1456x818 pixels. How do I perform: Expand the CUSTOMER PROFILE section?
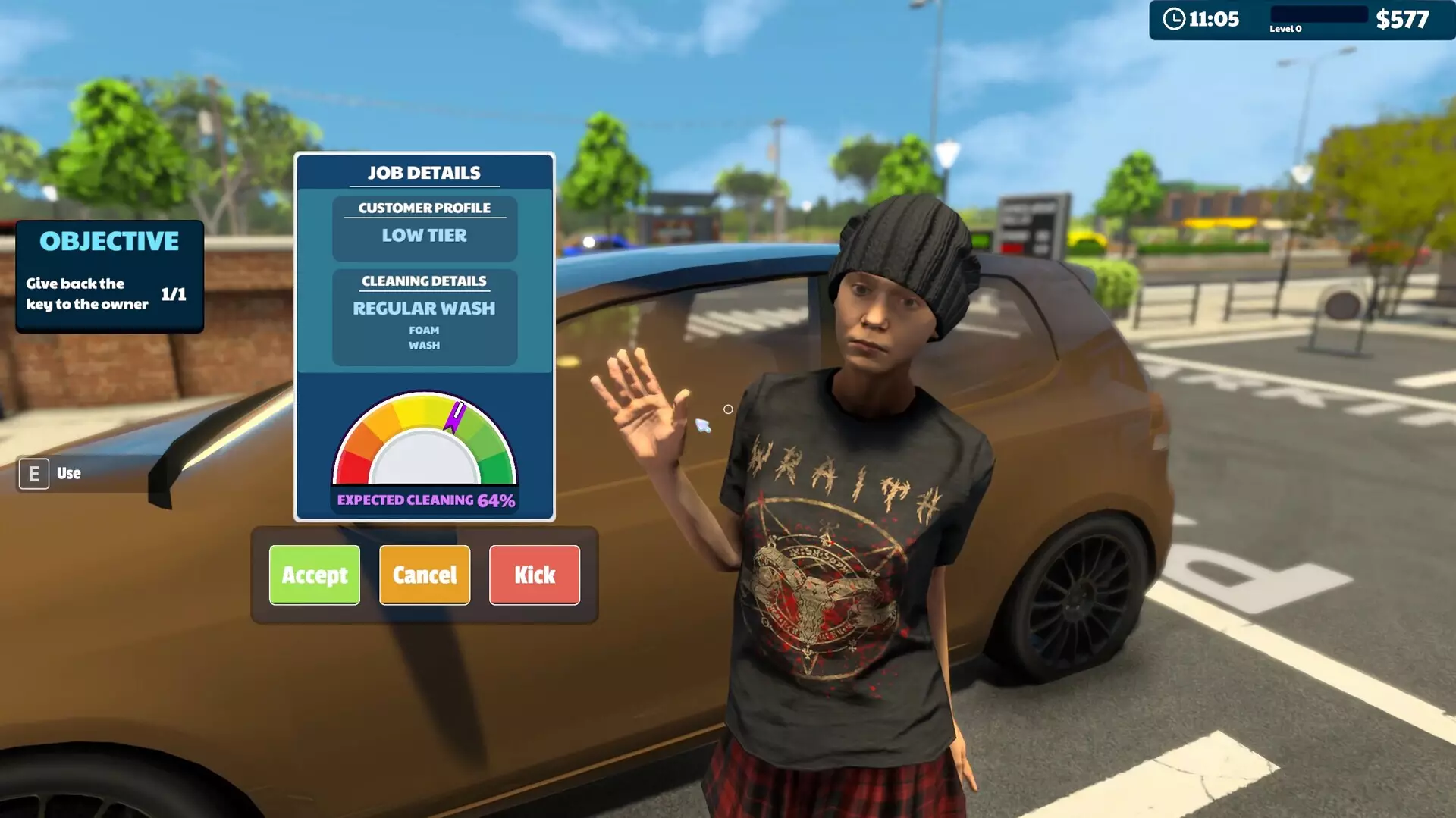point(424,208)
